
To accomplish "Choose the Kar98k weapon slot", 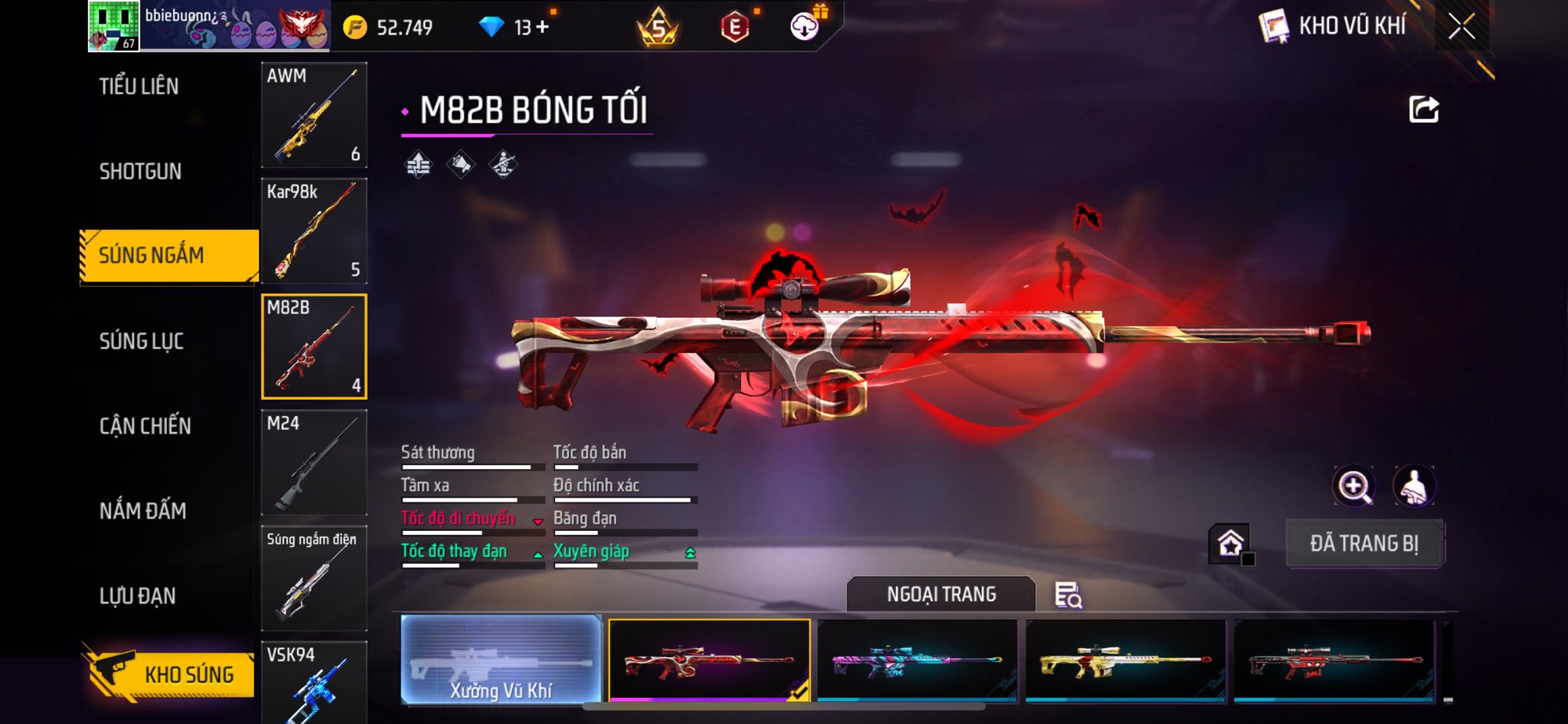I will 314,231.
